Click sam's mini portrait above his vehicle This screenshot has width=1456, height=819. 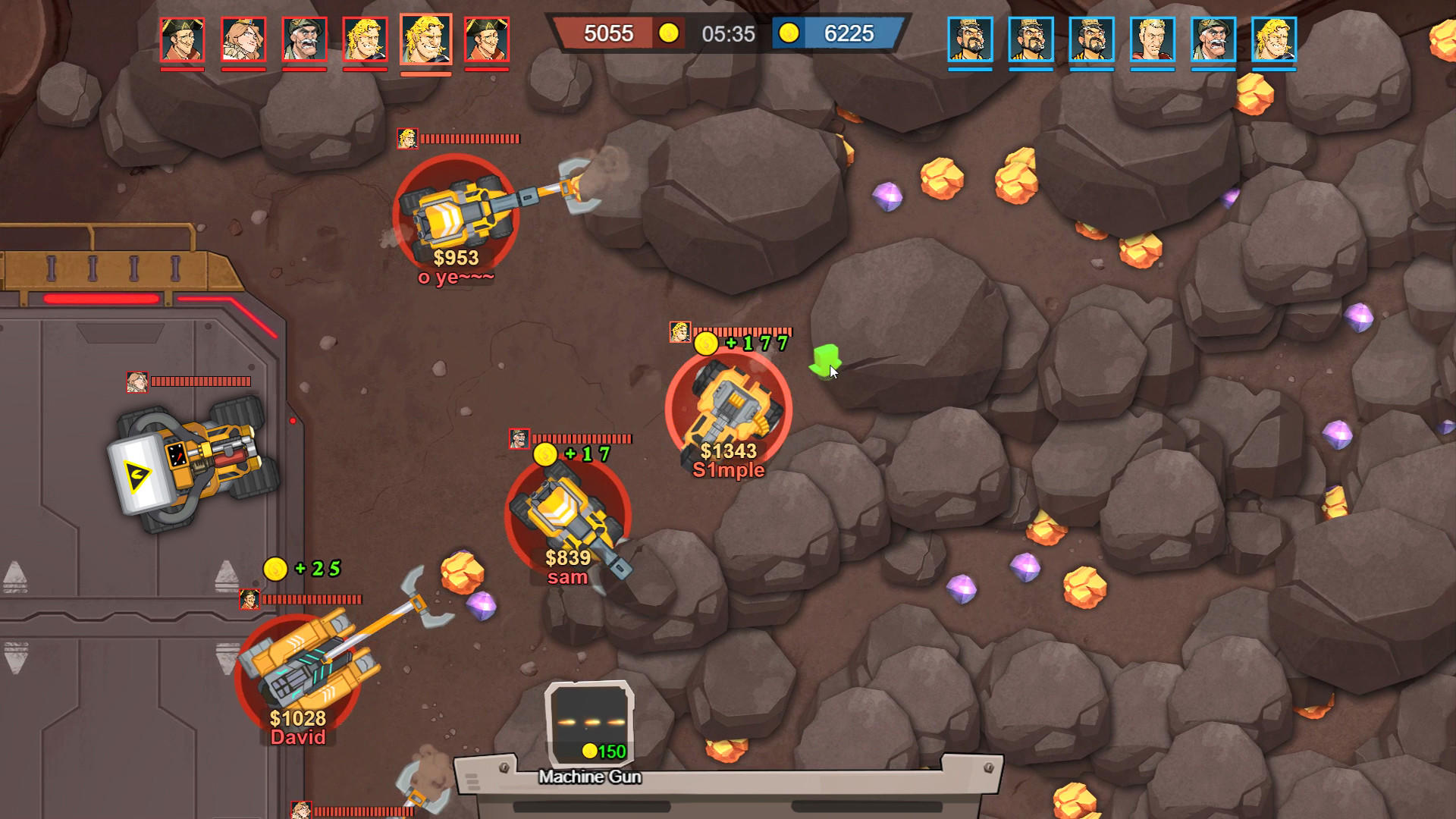click(x=518, y=440)
